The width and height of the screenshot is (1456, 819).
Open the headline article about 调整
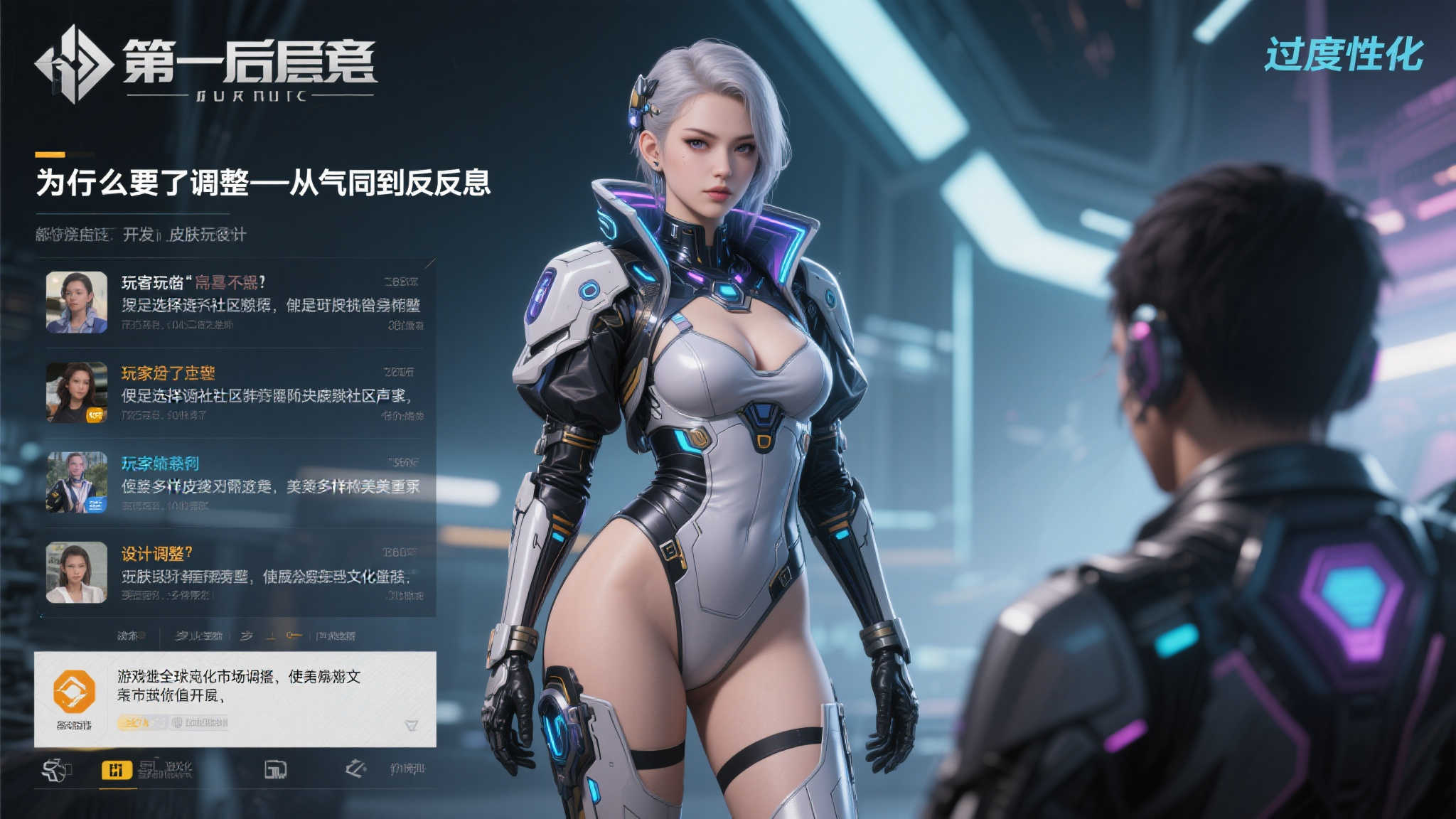coord(263,183)
